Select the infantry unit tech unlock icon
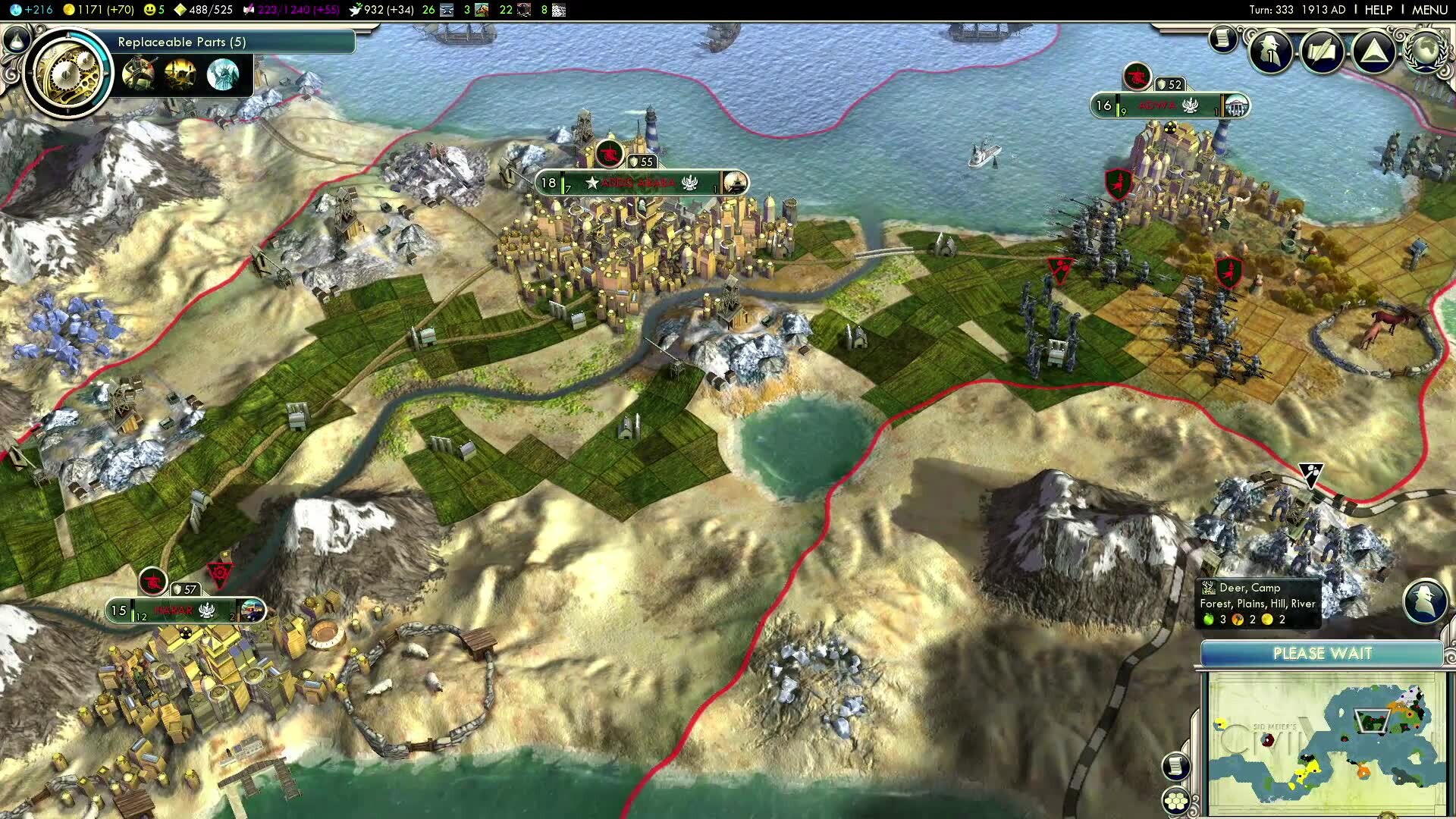The image size is (1456, 819). point(138,74)
